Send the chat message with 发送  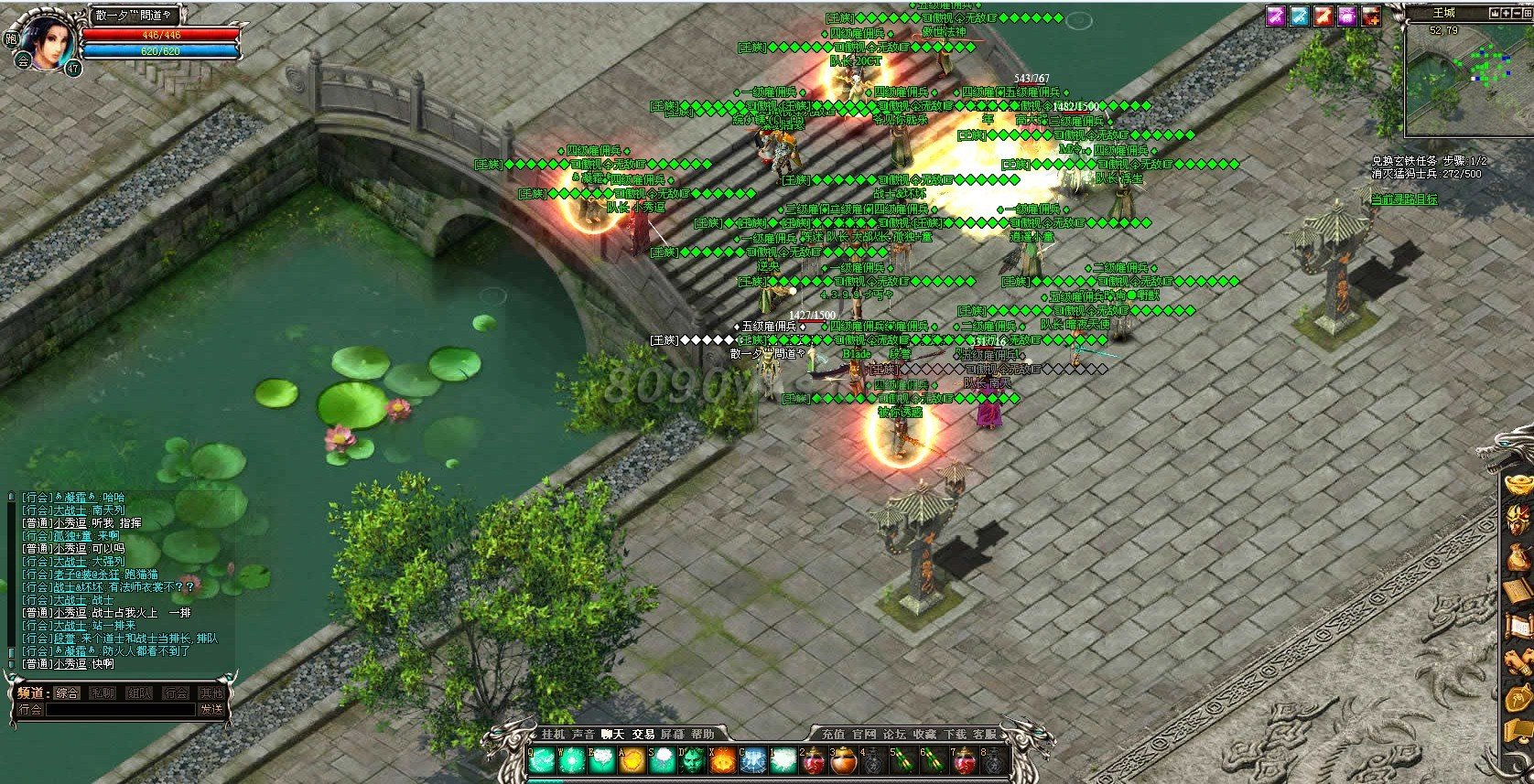click(x=211, y=710)
